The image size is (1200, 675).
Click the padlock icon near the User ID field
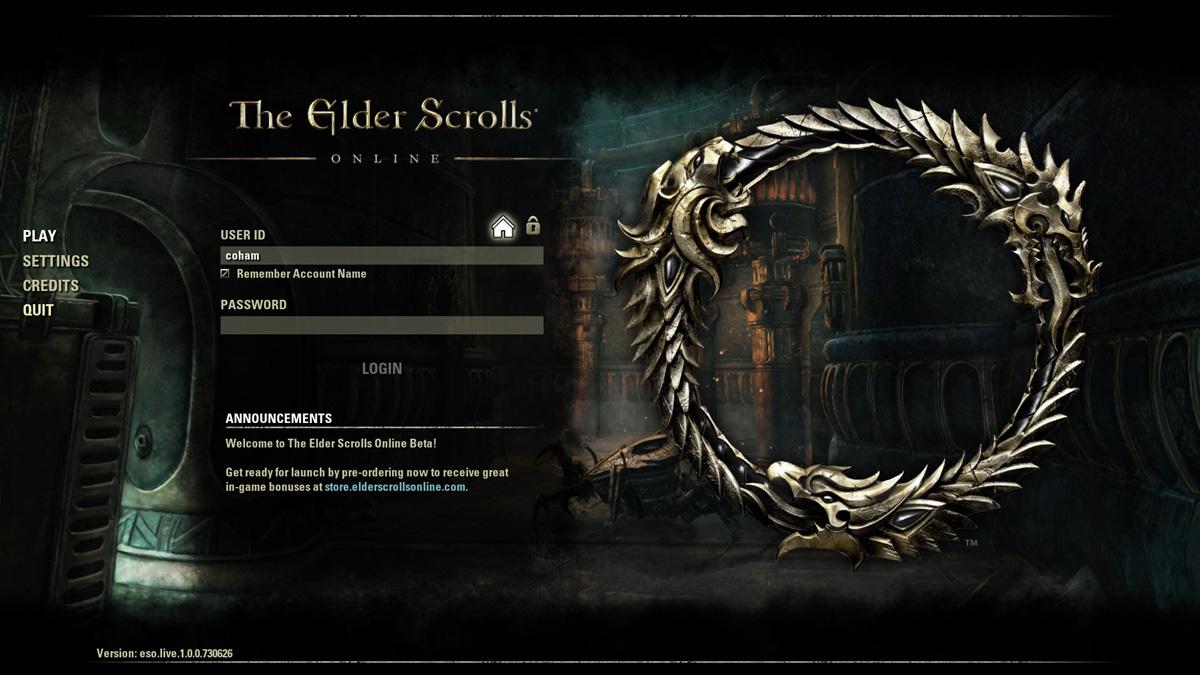click(x=533, y=225)
